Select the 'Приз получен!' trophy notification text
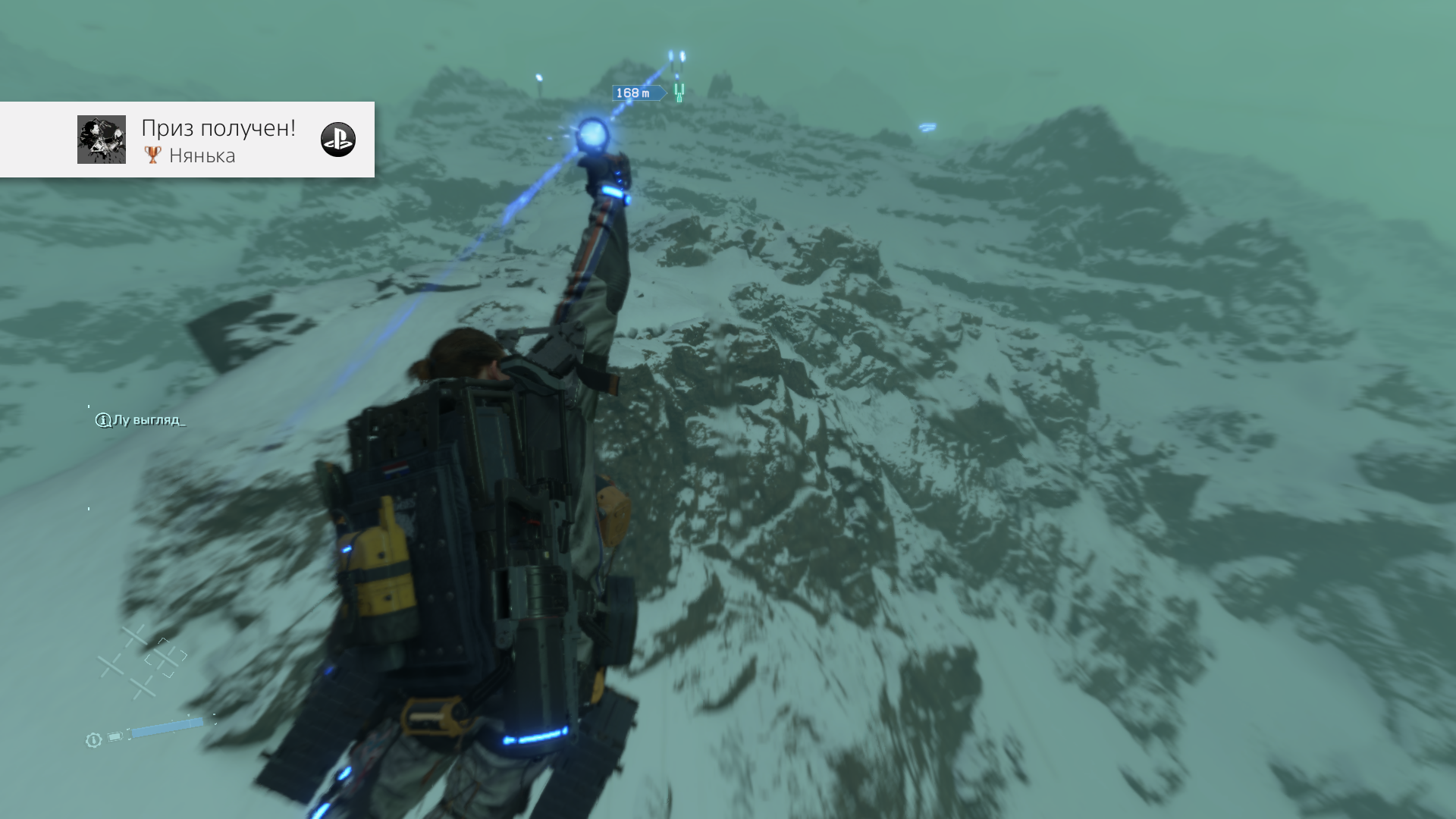 (218, 128)
